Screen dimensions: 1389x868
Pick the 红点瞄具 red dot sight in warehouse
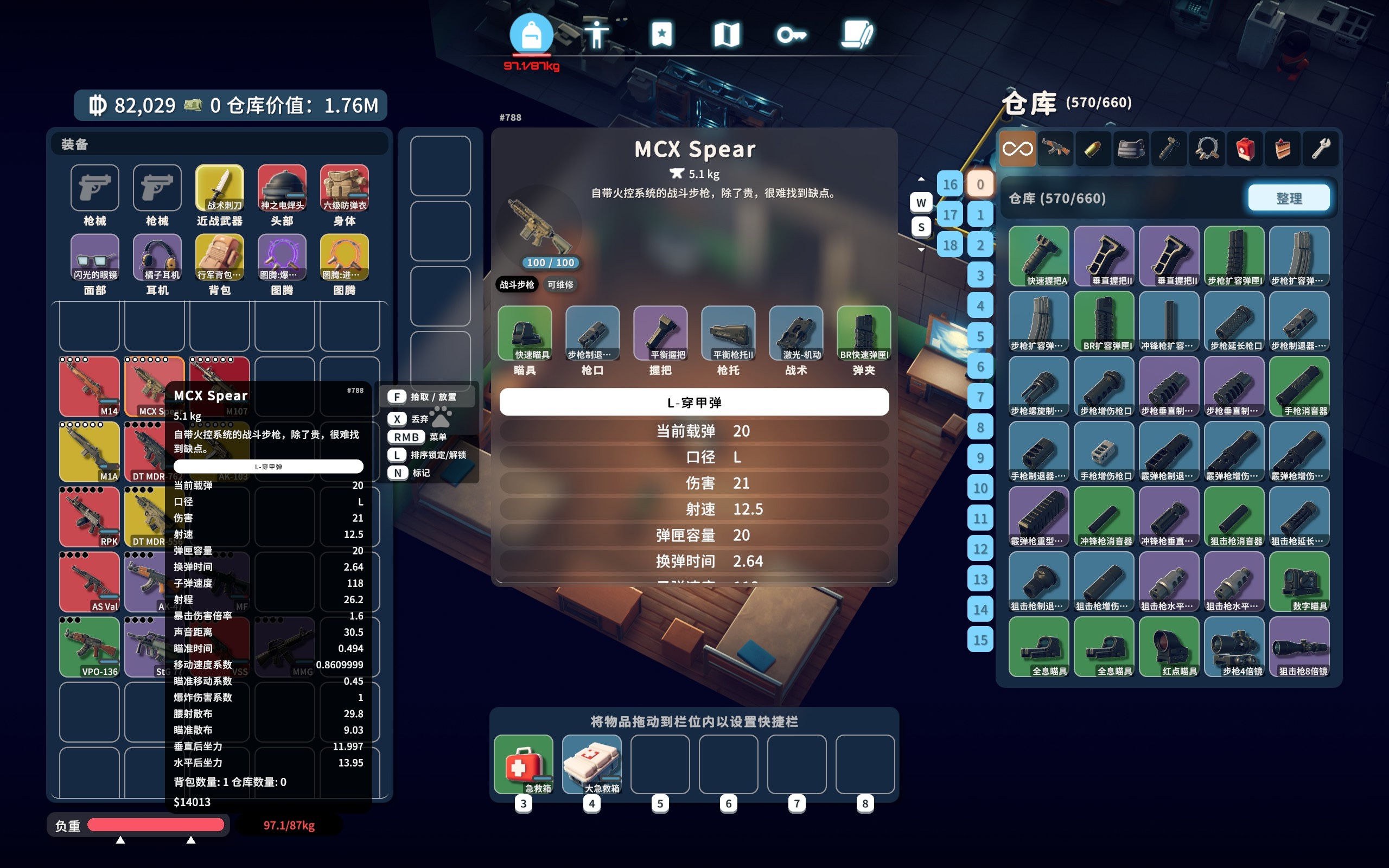coord(1169,647)
